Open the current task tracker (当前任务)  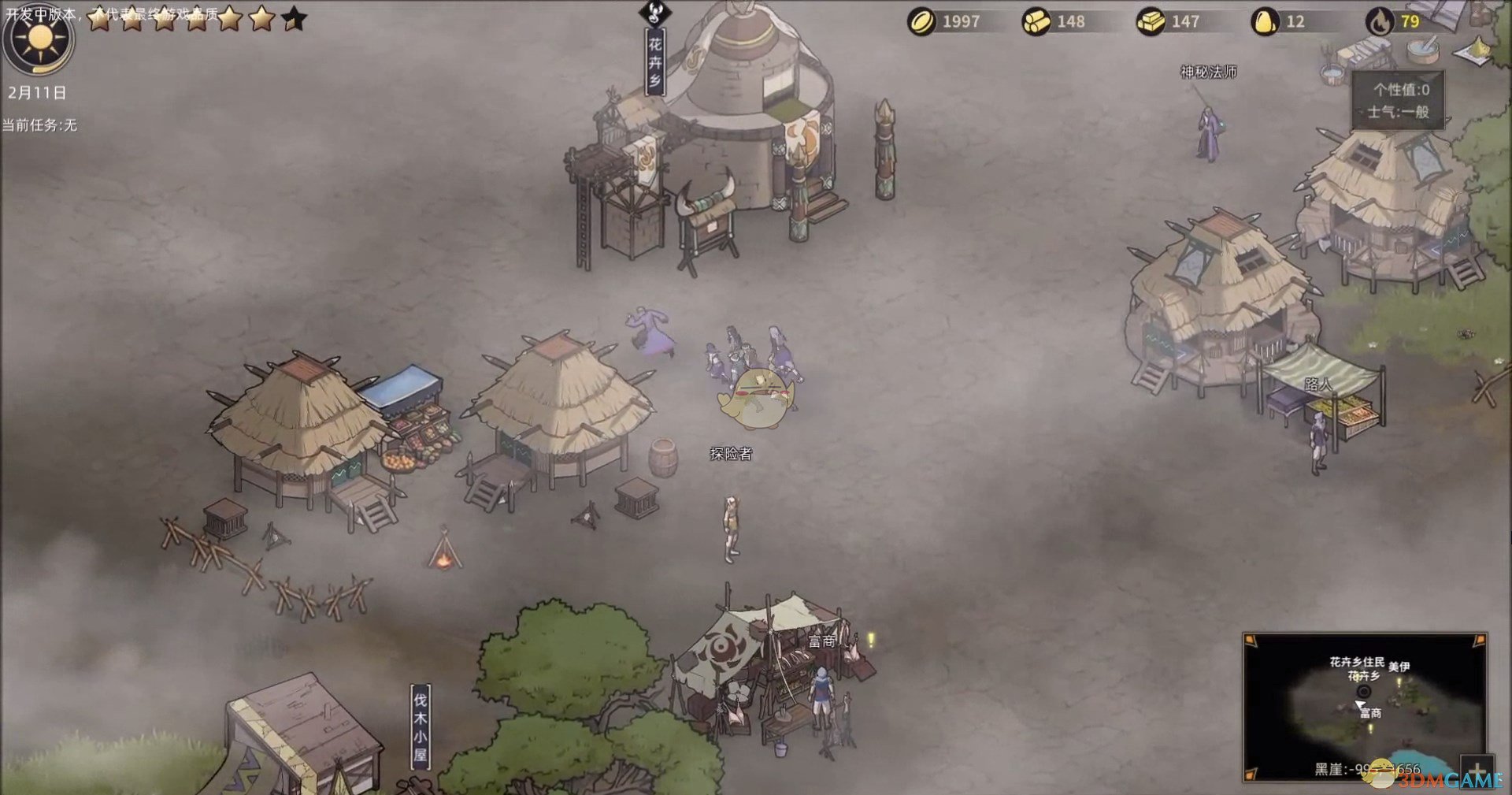pyautogui.click(x=39, y=125)
